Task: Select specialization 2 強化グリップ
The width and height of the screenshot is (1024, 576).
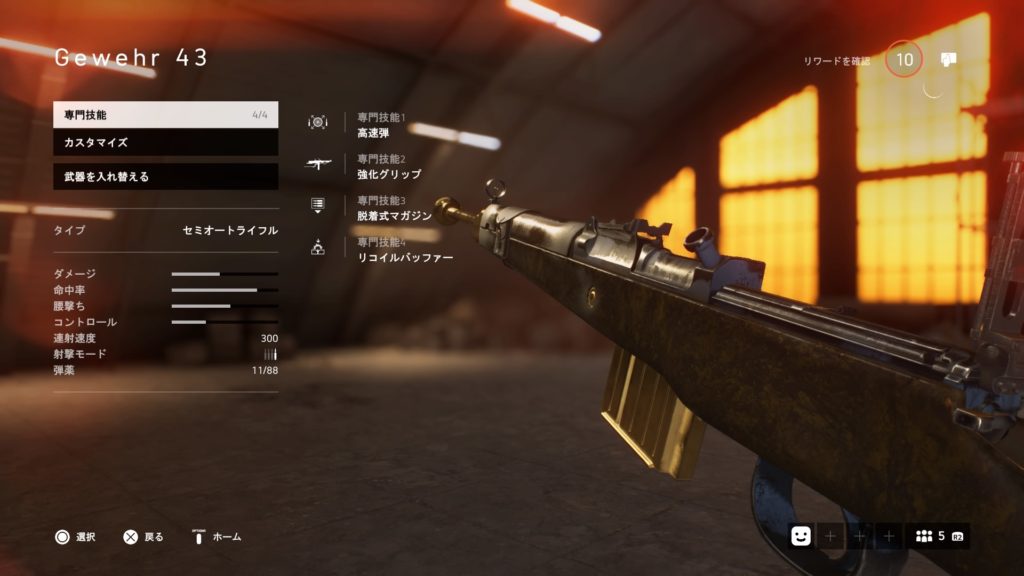Action: (388, 166)
